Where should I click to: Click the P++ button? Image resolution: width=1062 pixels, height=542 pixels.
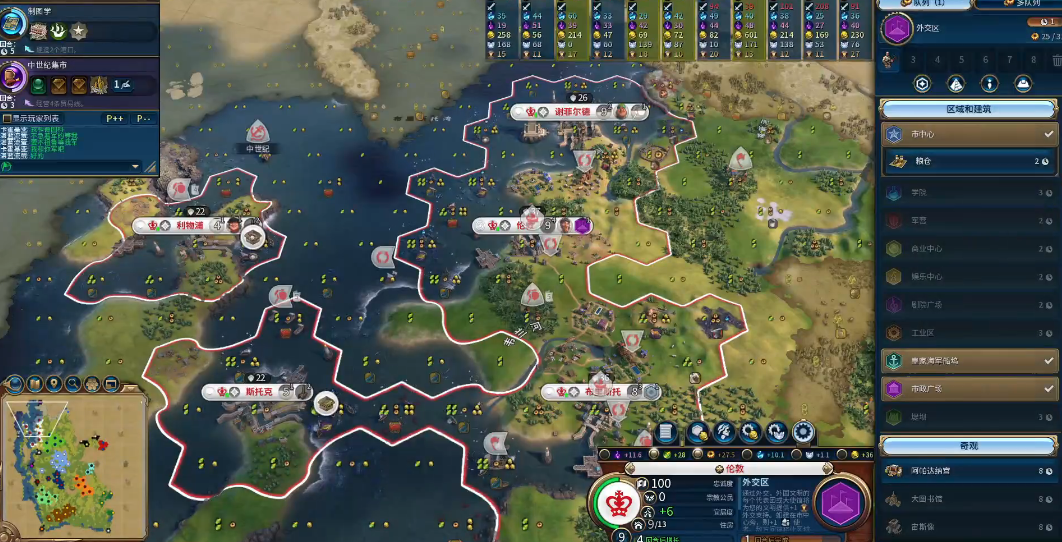[x=114, y=118]
